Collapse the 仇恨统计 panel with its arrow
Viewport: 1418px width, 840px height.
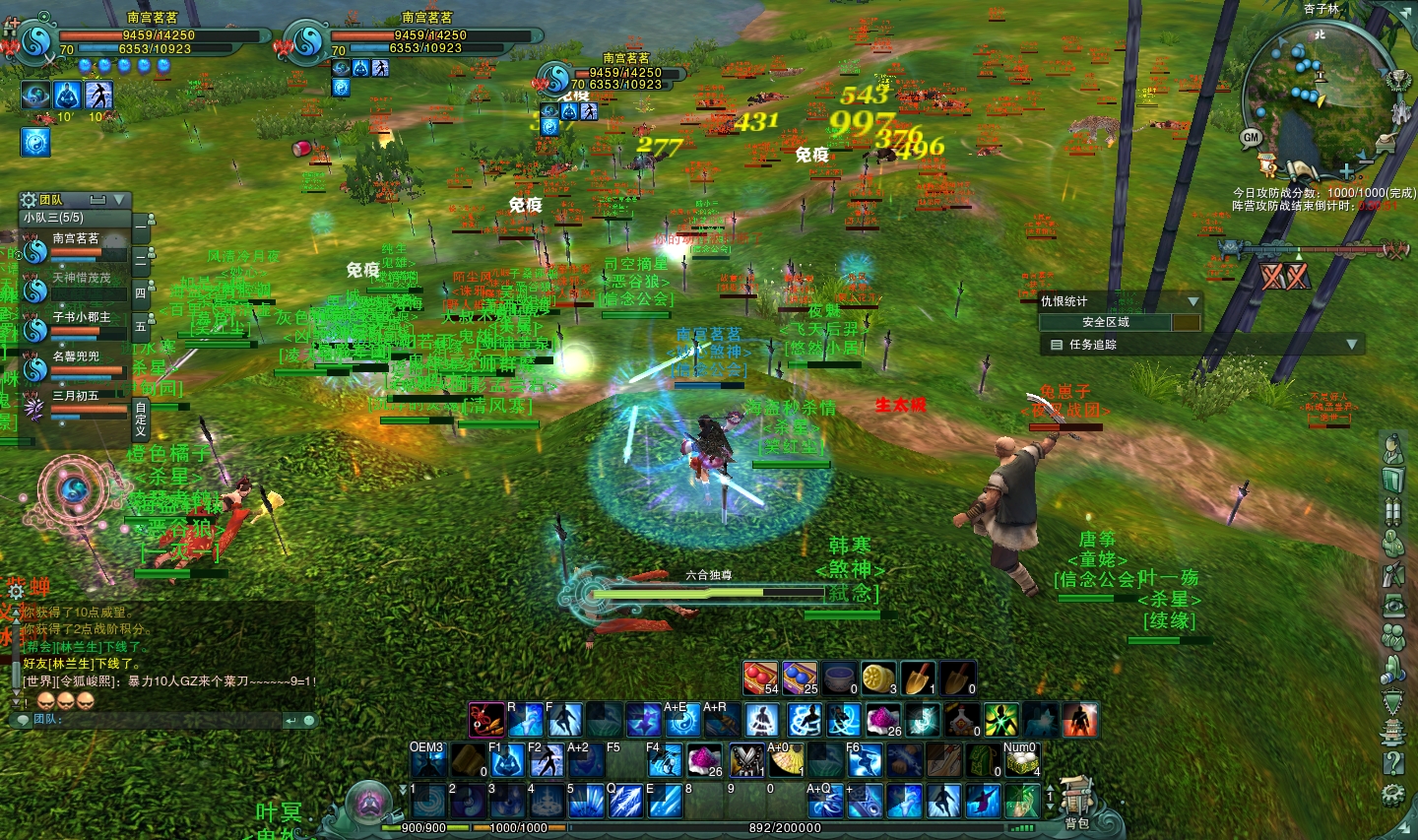click(1192, 301)
